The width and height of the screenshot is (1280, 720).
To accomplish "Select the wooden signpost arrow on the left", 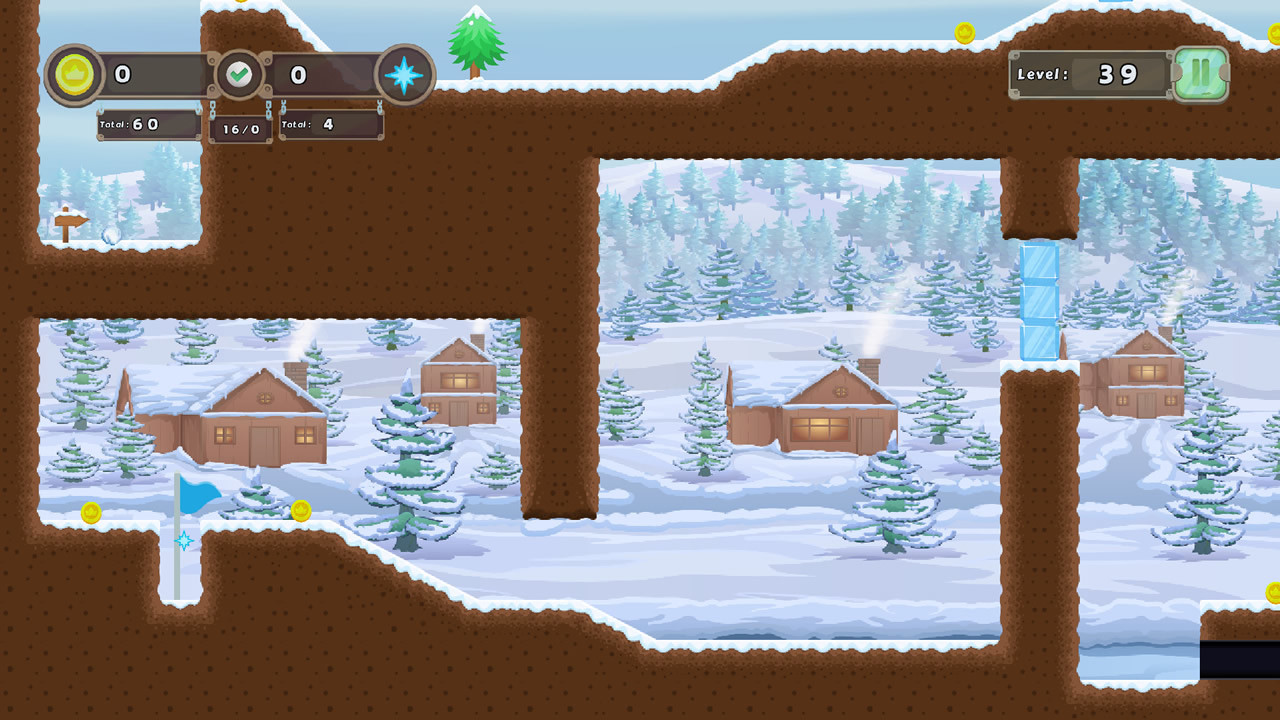I will [73, 221].
